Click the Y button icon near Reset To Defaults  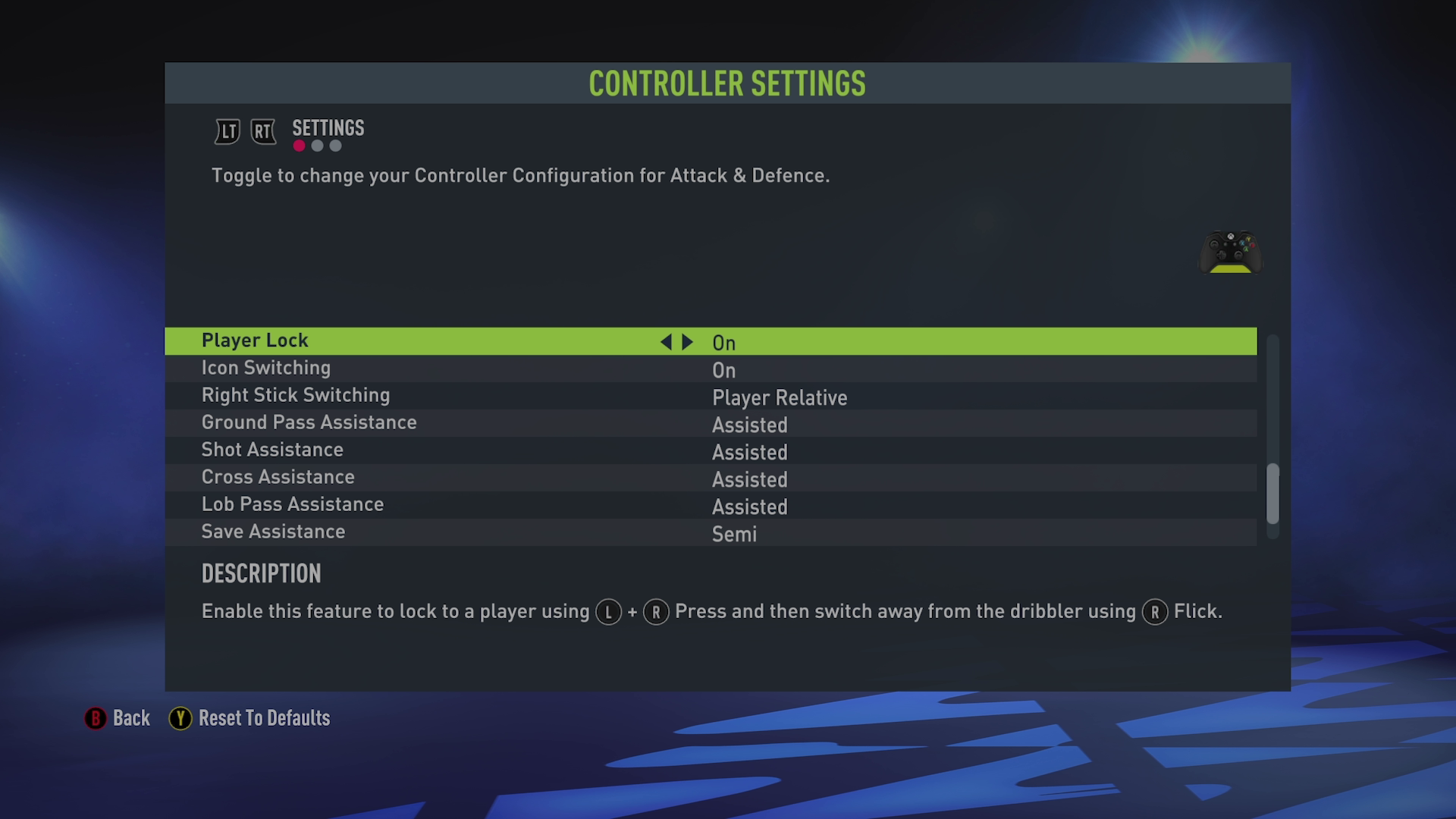click(x=180, y=718)
